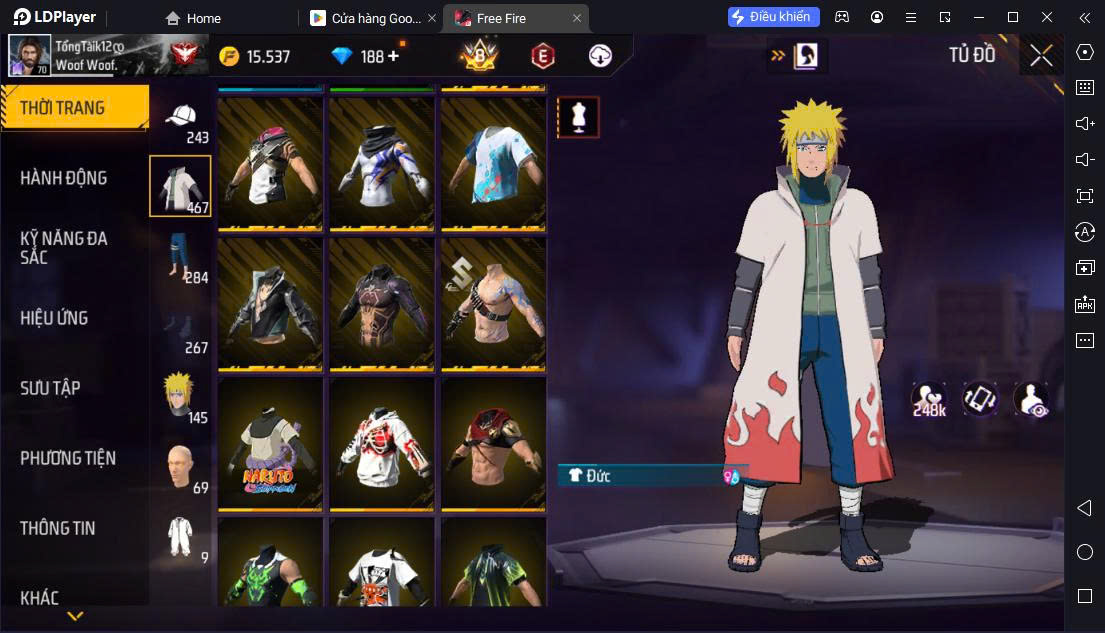The height and width of the screenshot is (633, 1105).
Task: Switch to Kỹ Năng Đa Sắc tab
Action: click(64, 247)
